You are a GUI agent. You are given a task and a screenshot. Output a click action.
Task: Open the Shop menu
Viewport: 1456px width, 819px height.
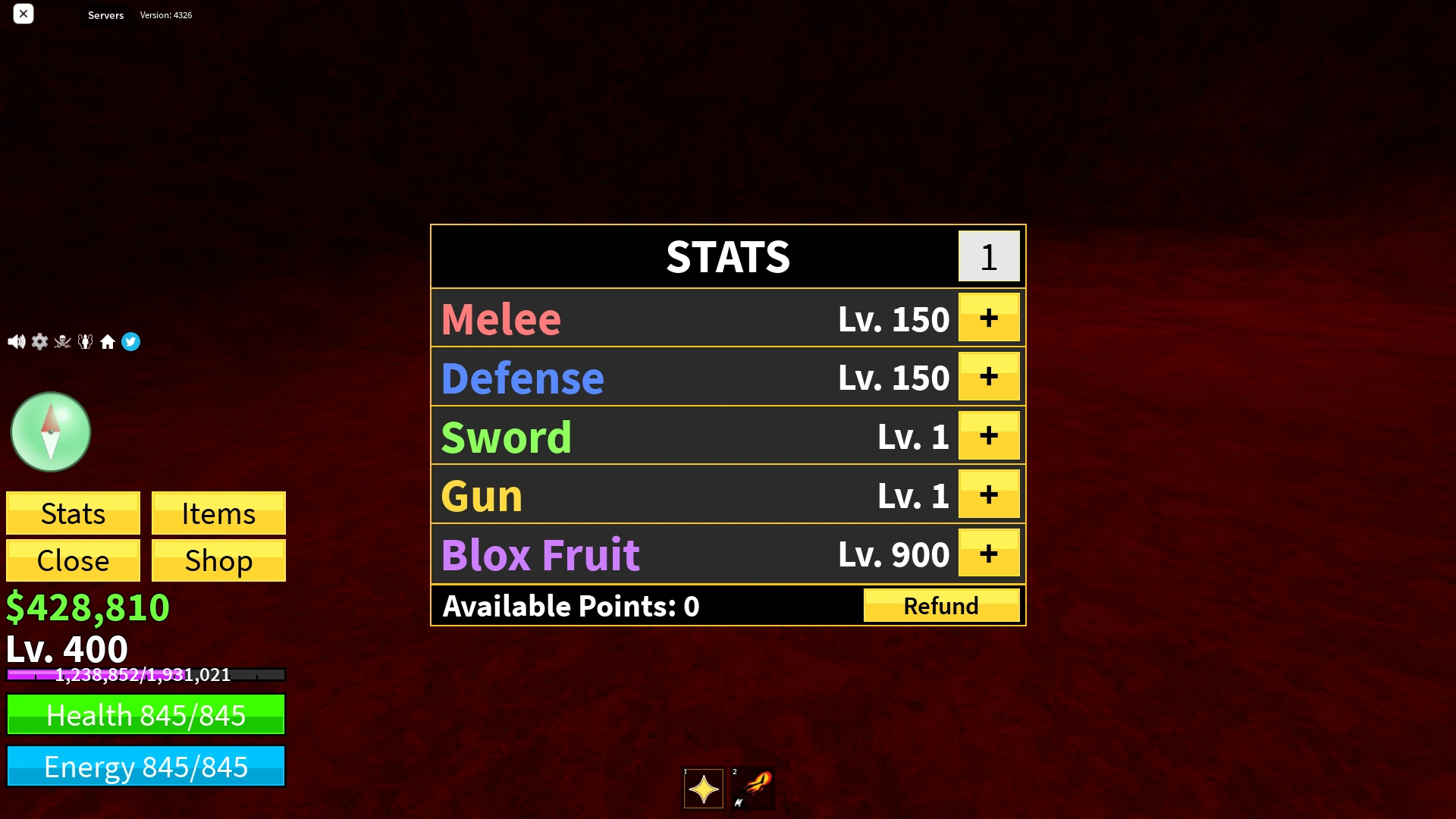coord(218,560)
